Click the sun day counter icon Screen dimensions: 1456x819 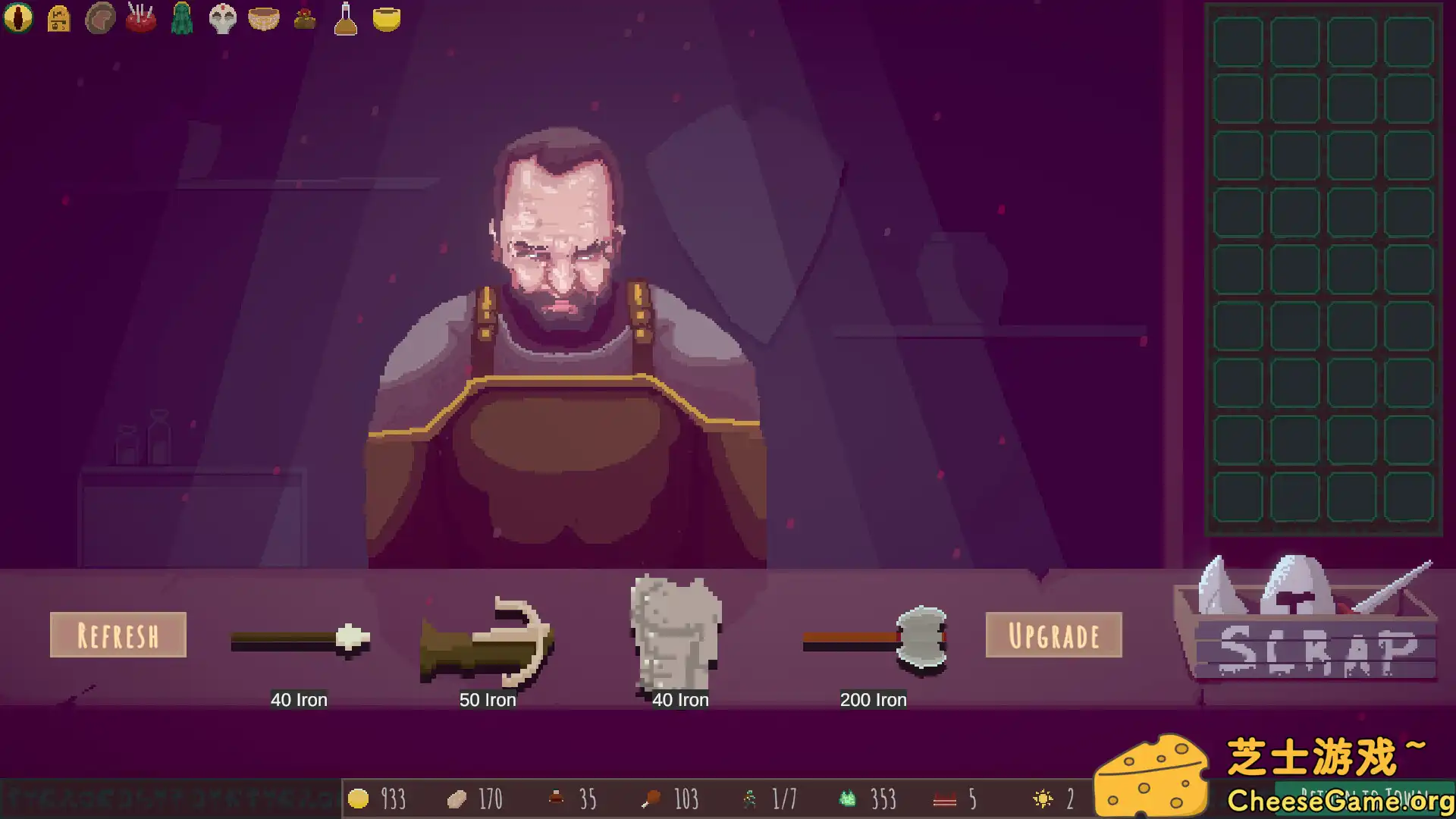click(1043, 798)
